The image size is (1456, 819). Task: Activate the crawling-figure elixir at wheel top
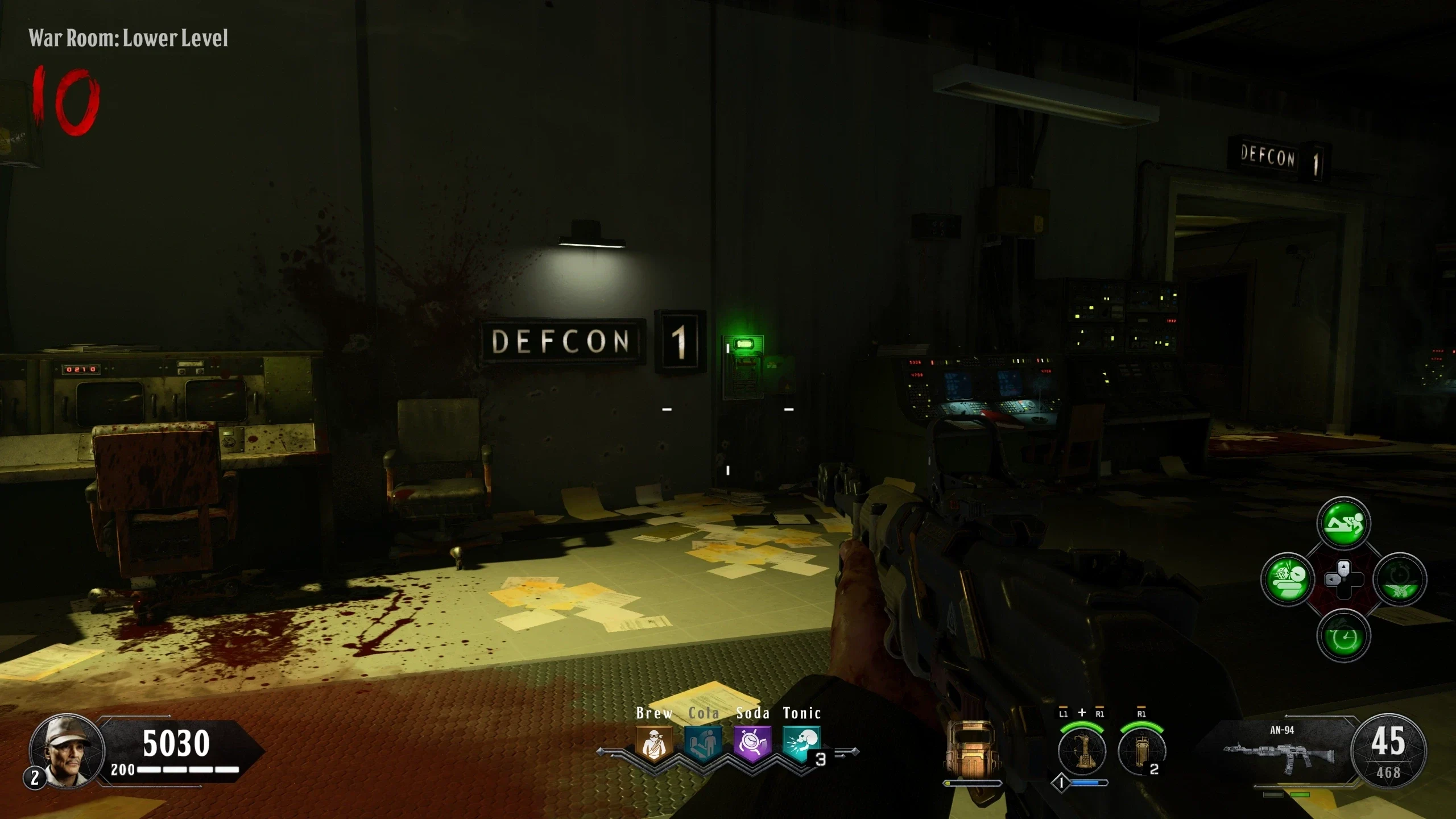pos(1343,523)
